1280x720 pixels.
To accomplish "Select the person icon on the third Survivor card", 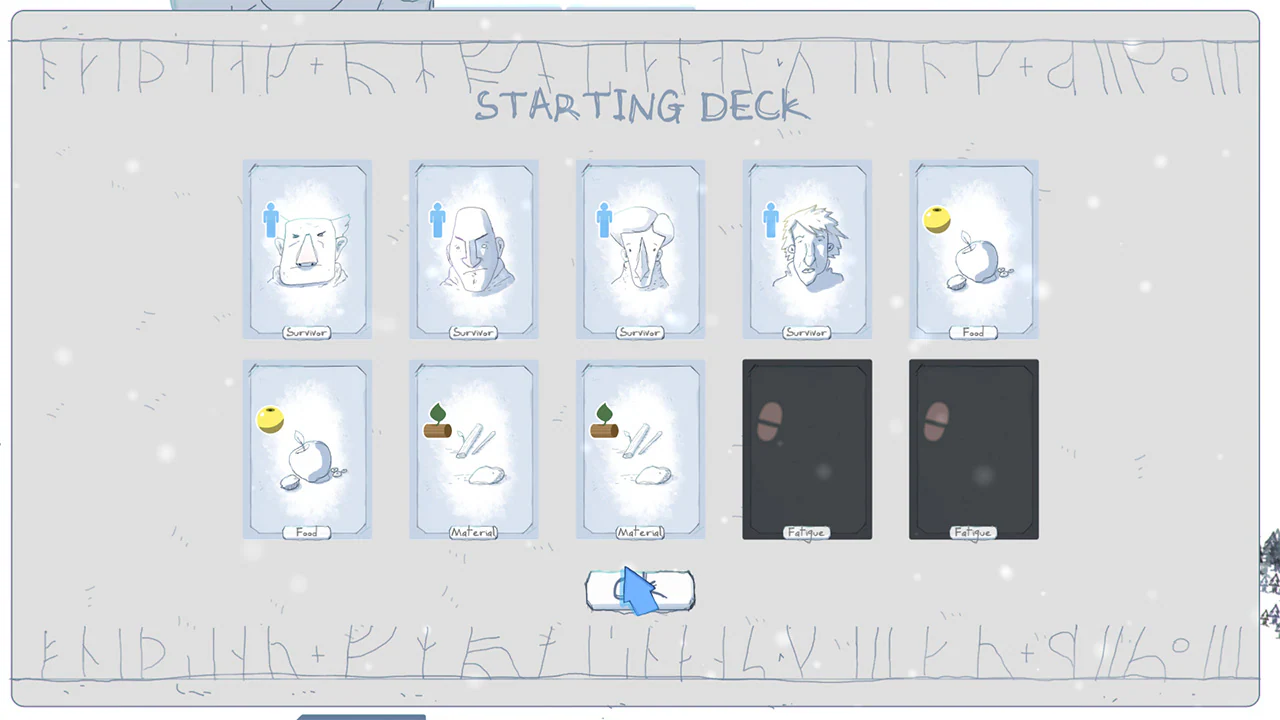I will pos(604,220).
